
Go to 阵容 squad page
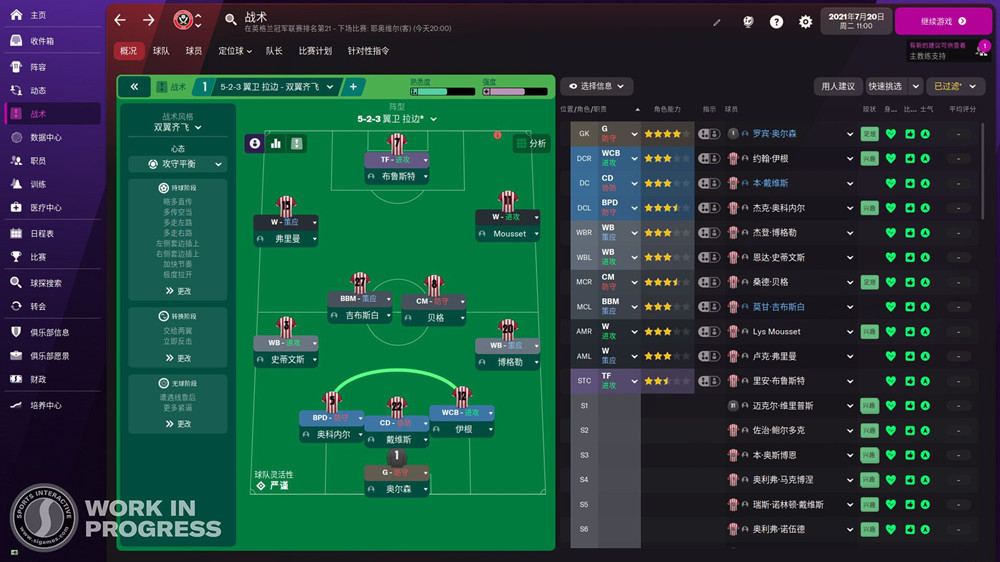(x=38, y=66)
